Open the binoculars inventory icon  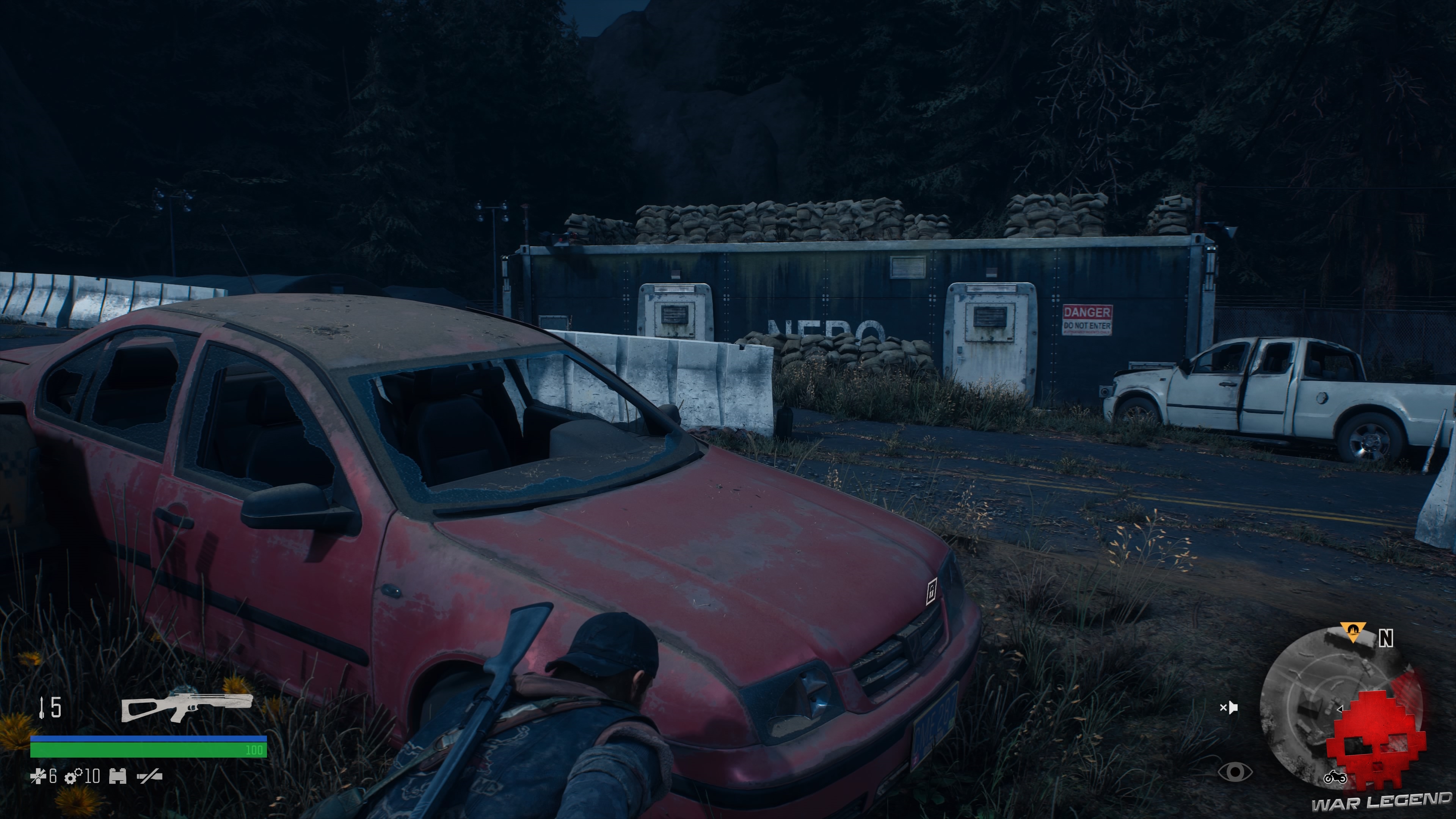click(x=118, y=777)
